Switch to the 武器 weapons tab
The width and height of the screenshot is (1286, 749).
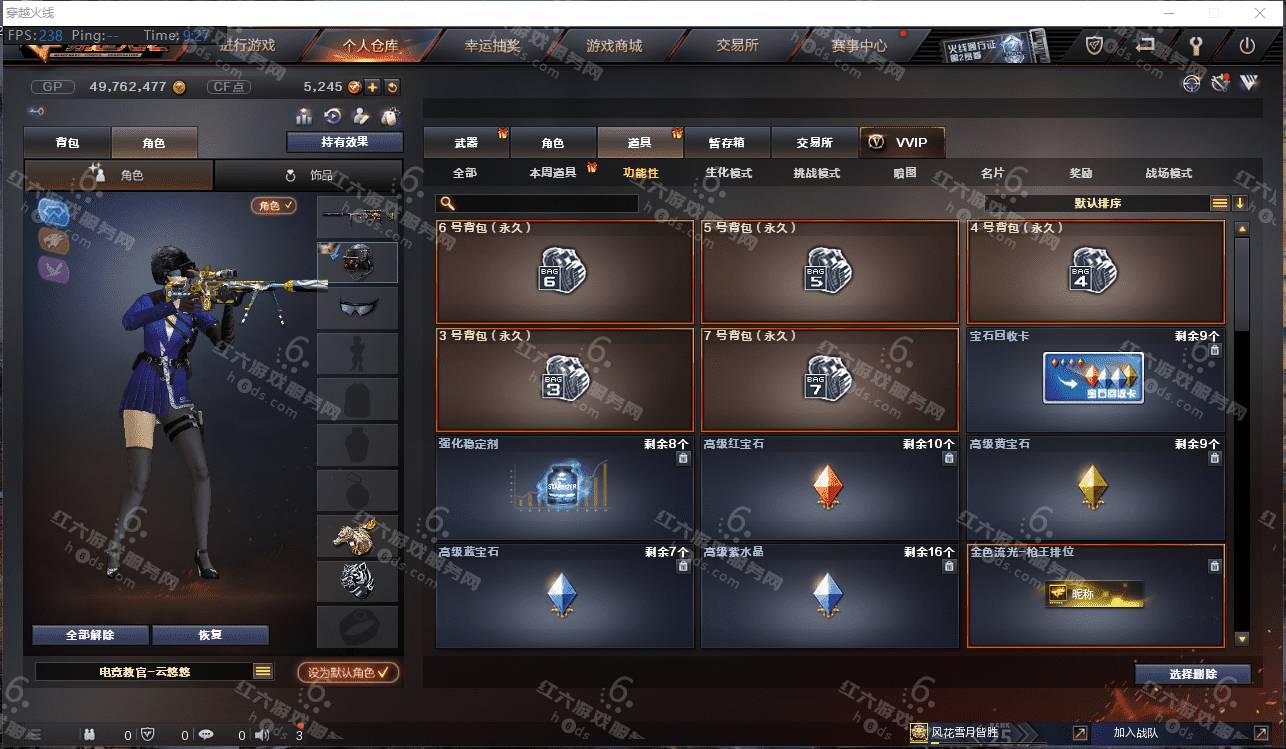(x=466, y=143)
